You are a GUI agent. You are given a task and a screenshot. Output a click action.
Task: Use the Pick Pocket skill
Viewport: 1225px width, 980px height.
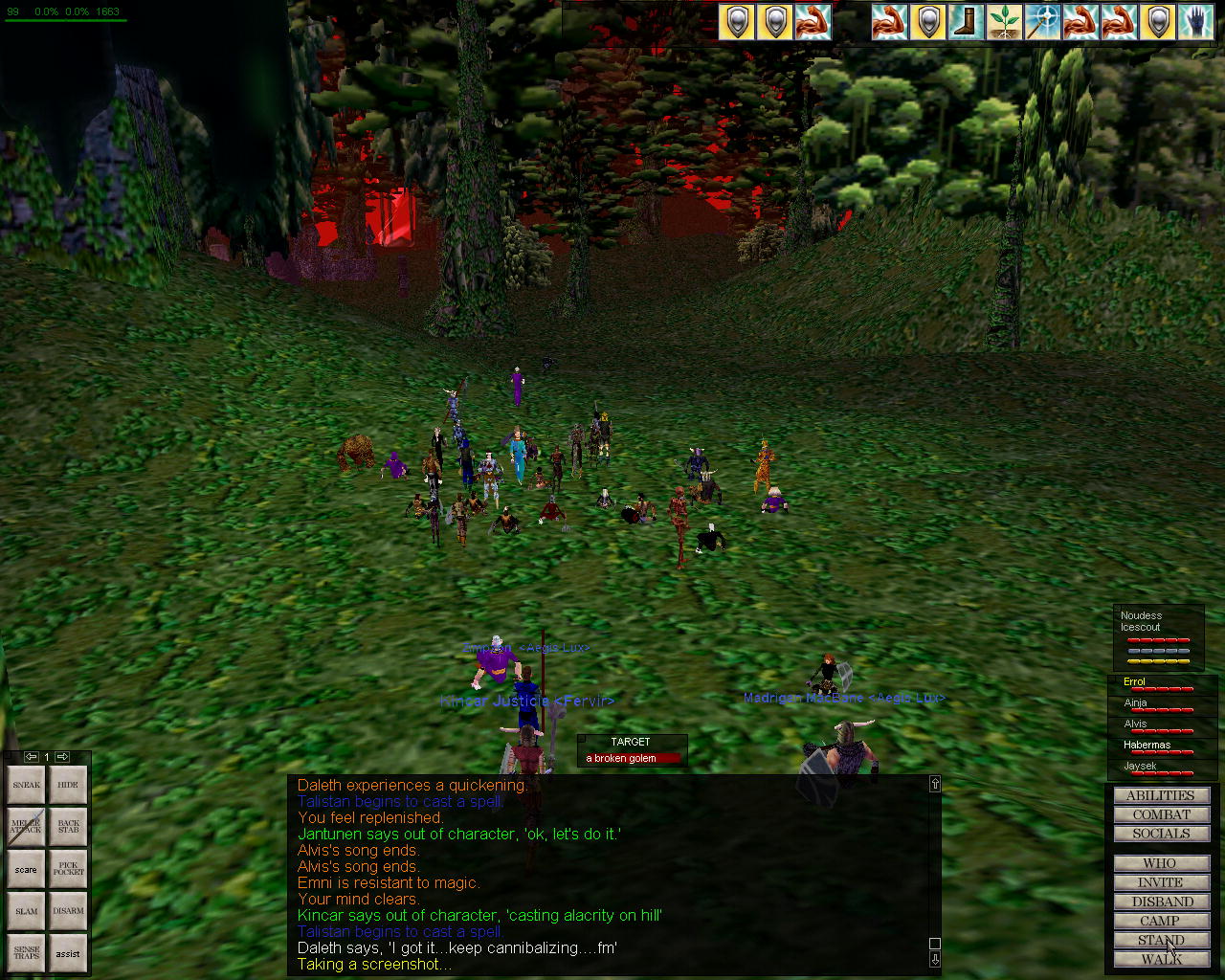(68, 869)
